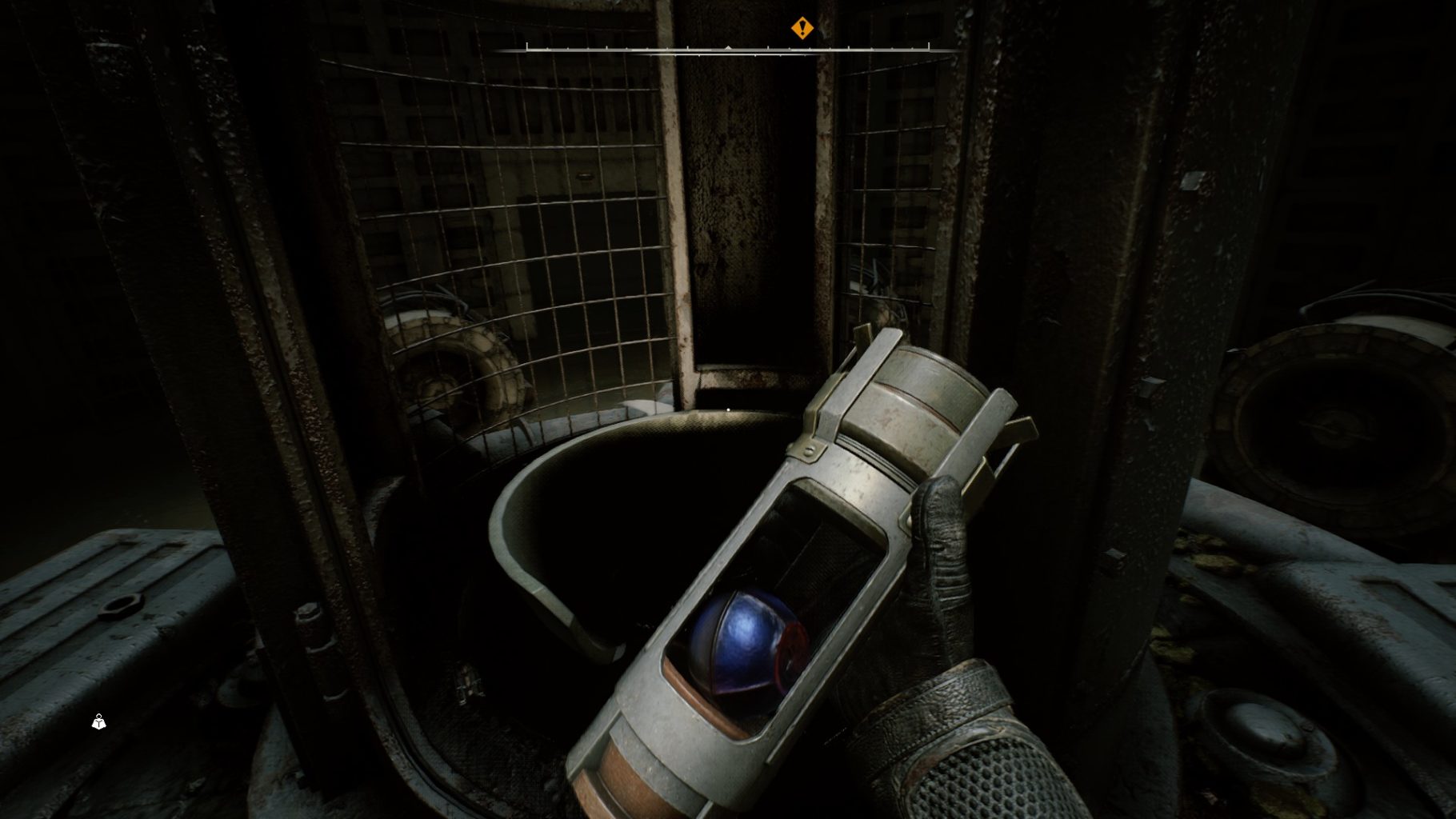Click the white weight-shaped status icon

98,722
